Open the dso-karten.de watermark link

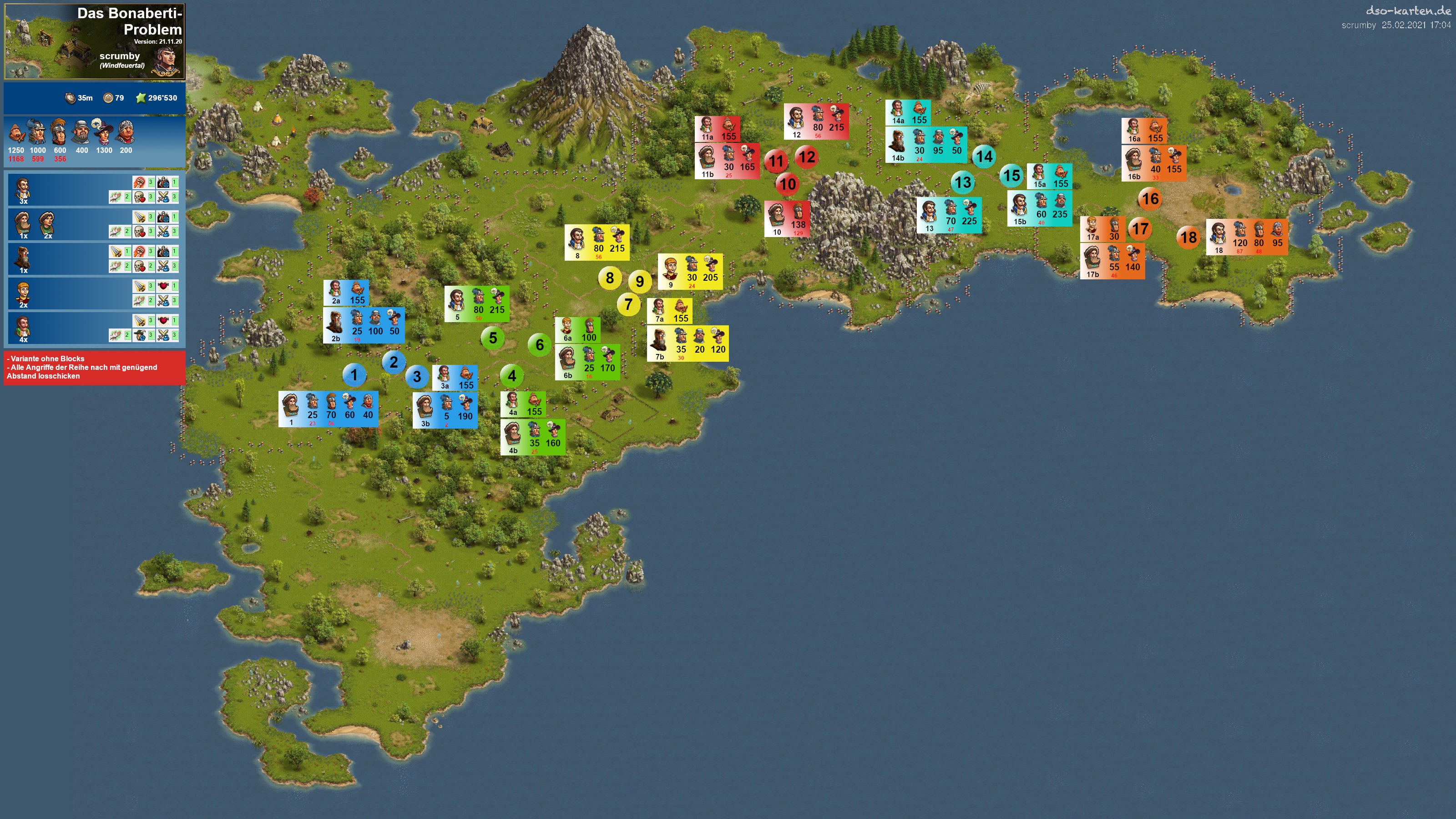tap(1406, 11)
